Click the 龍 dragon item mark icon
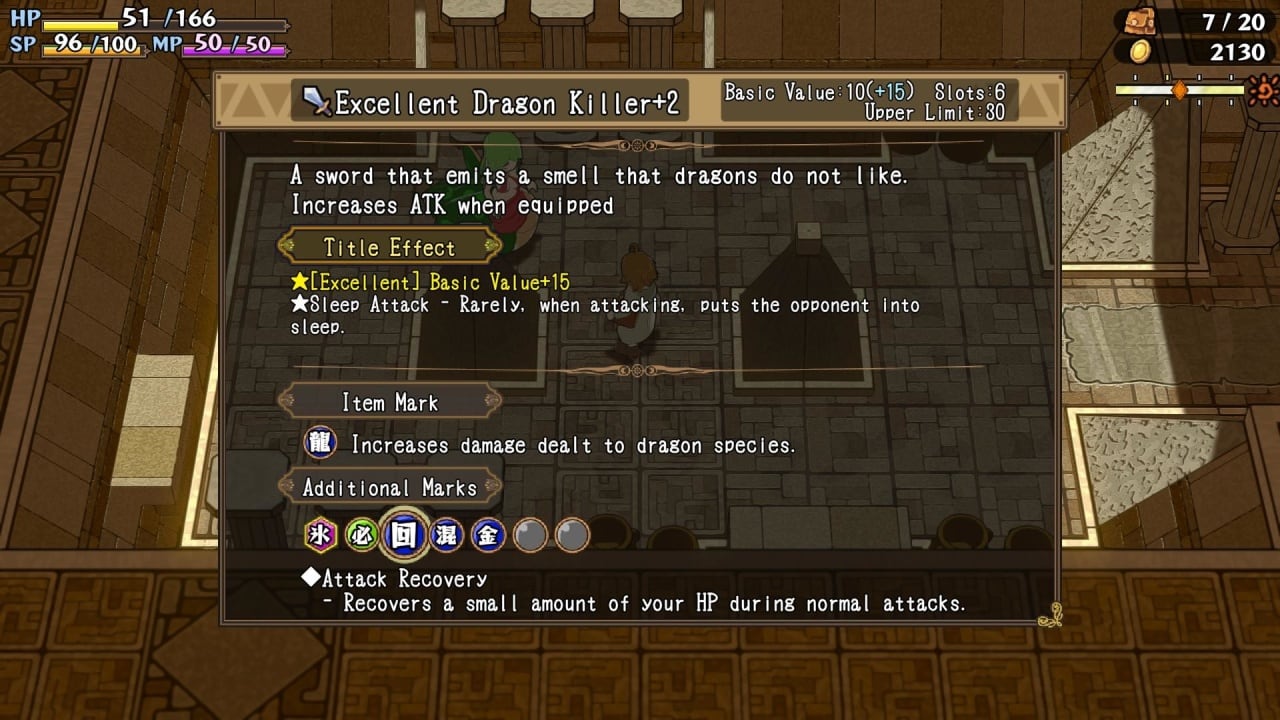1280x720 pixels. 320,443
